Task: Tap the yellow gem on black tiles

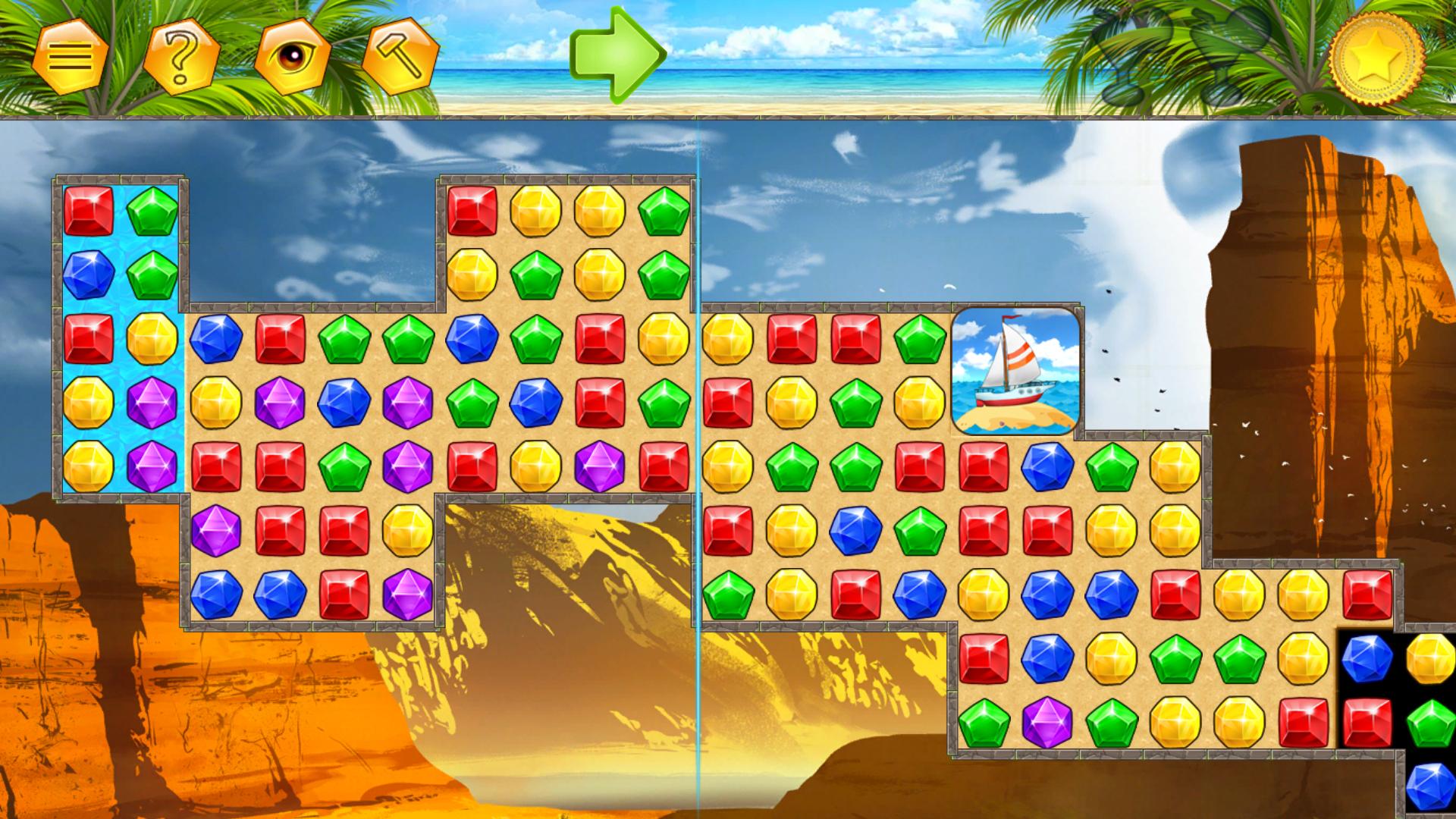Action: 1430,658
